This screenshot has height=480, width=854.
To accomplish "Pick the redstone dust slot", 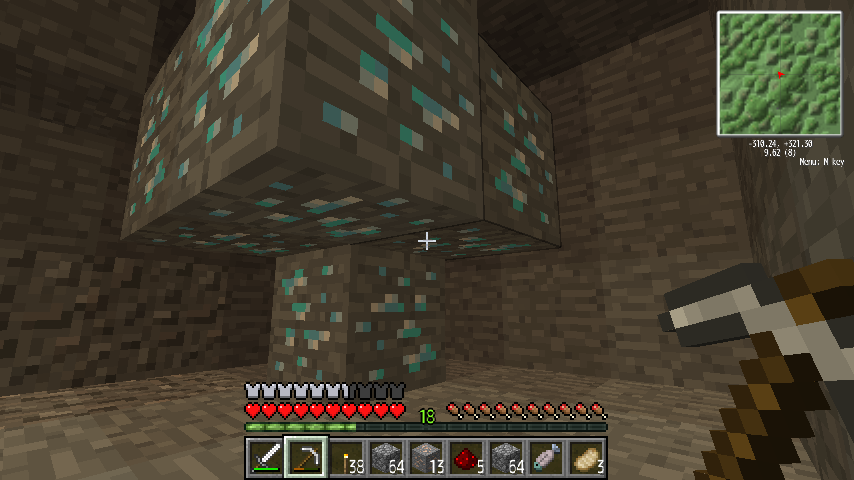I will point(467,457).
